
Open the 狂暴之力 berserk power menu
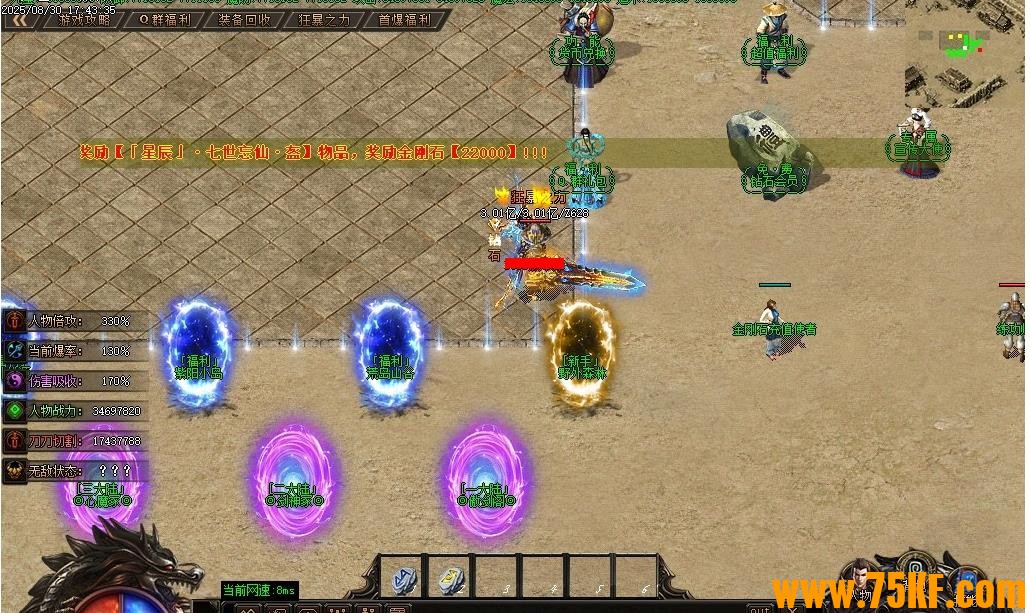[x=324, y=19]
